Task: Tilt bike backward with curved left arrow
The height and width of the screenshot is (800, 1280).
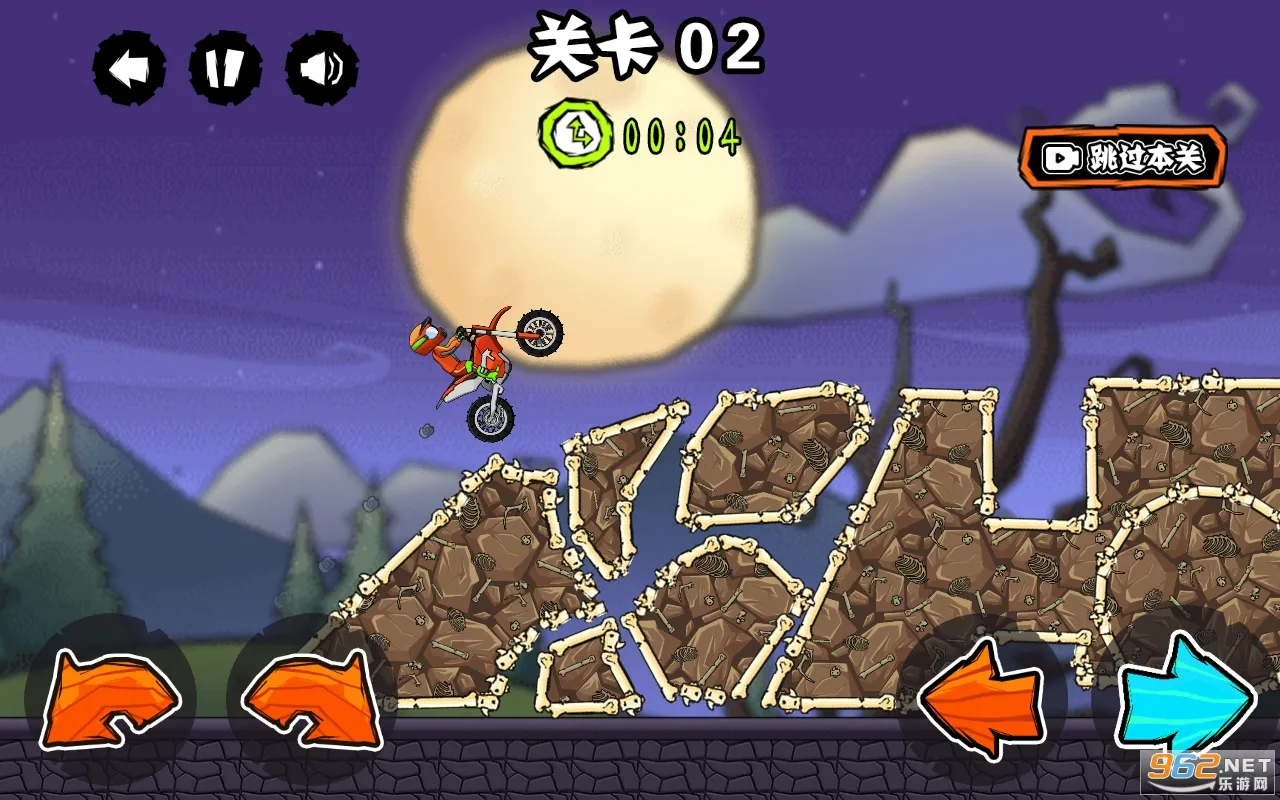Action: [110, 700]
